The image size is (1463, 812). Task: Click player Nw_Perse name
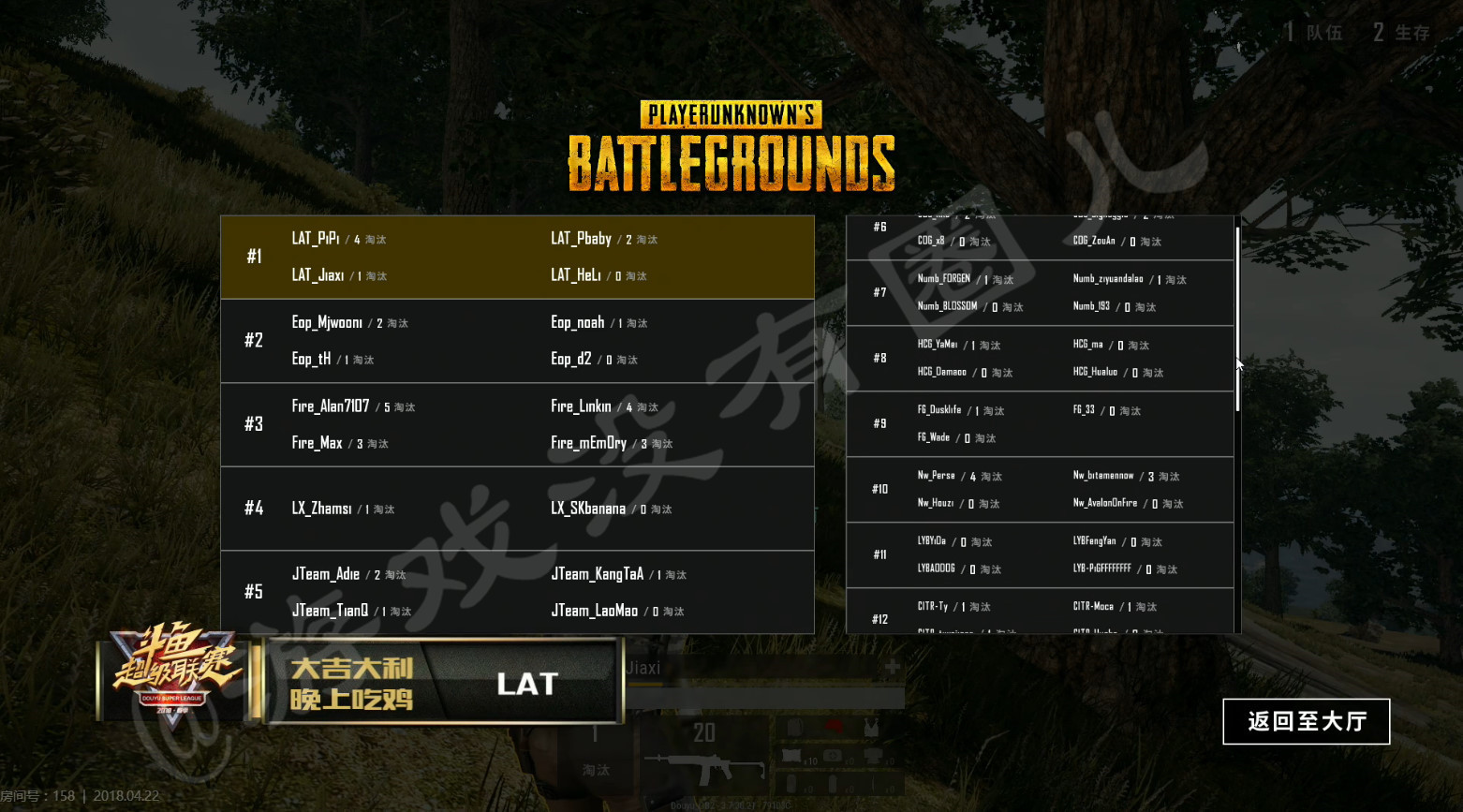tap(936, 476)
